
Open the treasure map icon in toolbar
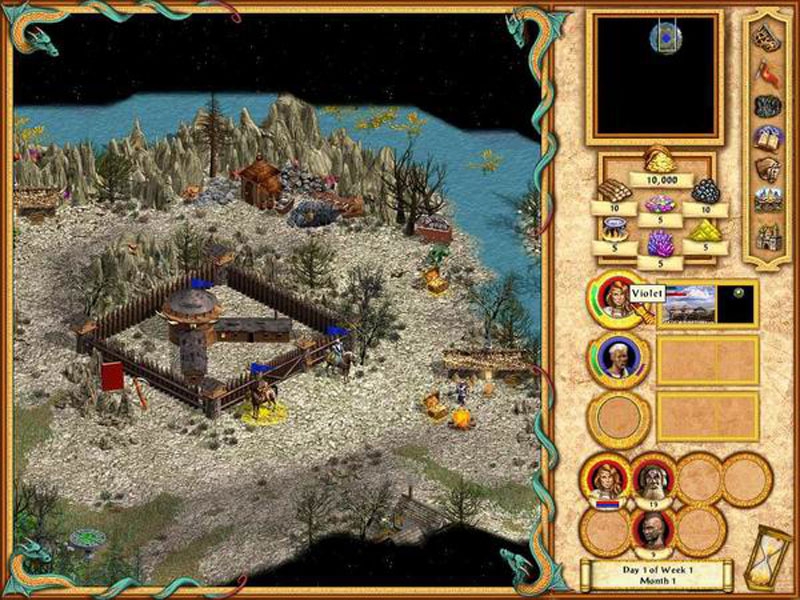[766, 38]
